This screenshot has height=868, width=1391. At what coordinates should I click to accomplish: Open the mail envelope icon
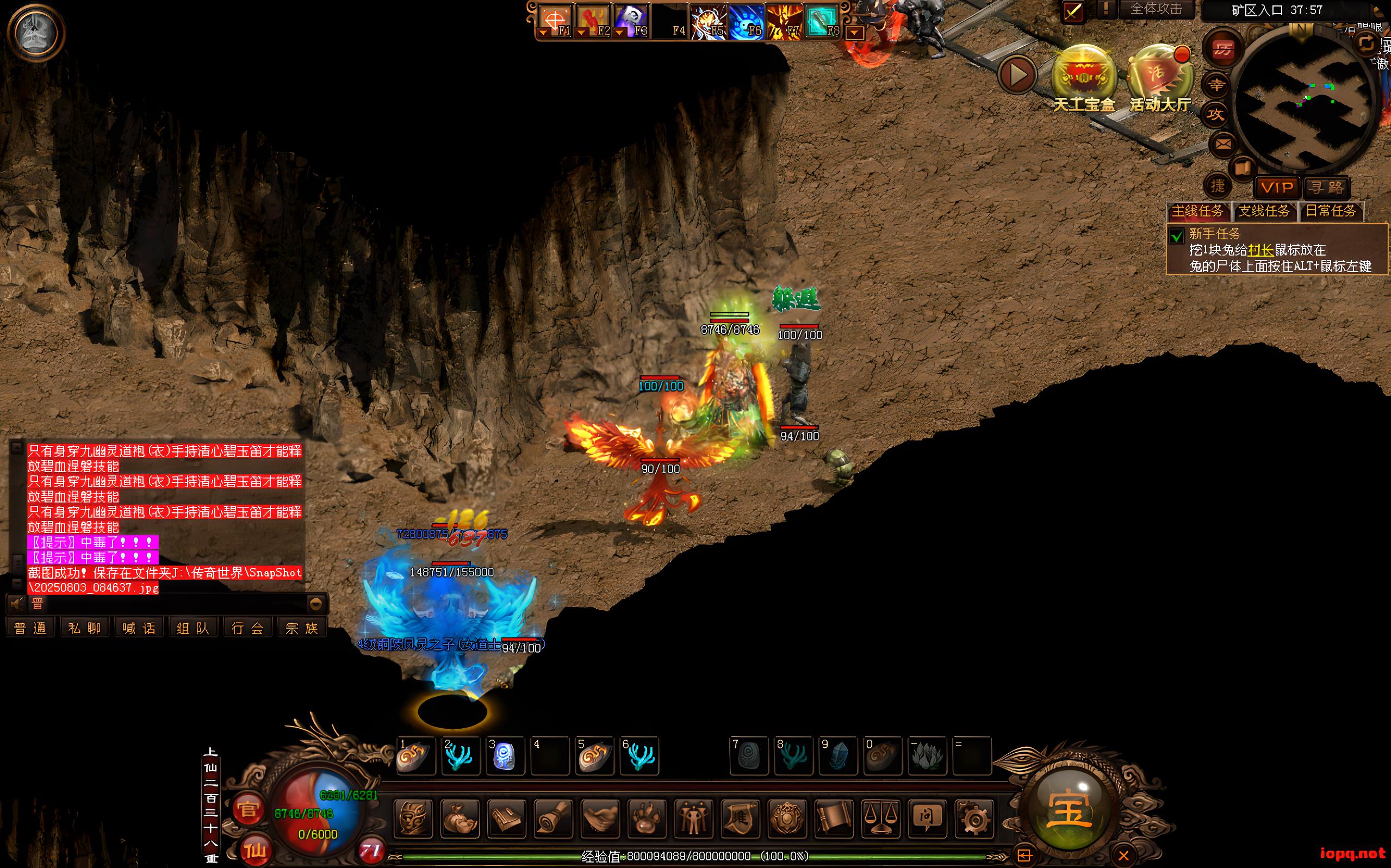(x=1222, y=144)
